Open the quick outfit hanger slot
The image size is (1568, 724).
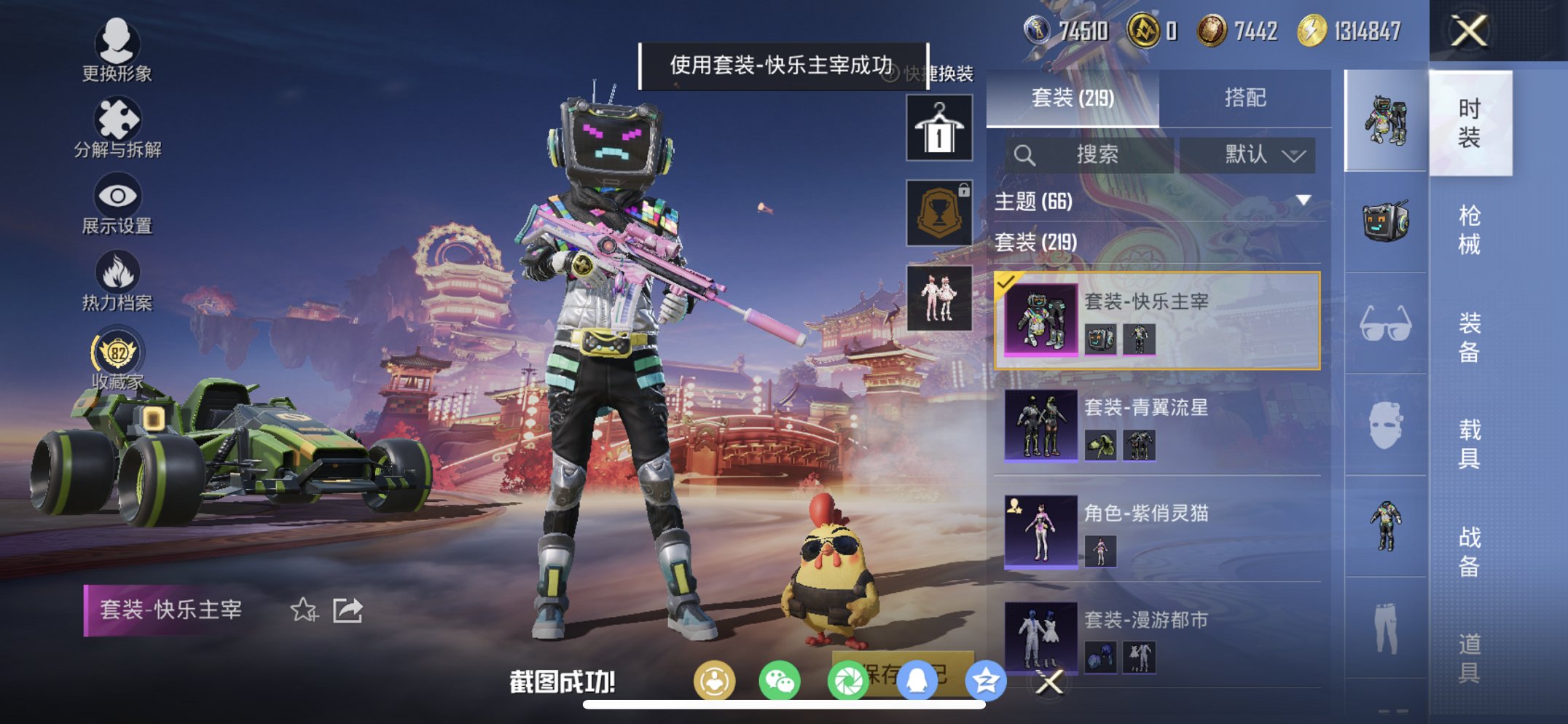tap(938, 128)
